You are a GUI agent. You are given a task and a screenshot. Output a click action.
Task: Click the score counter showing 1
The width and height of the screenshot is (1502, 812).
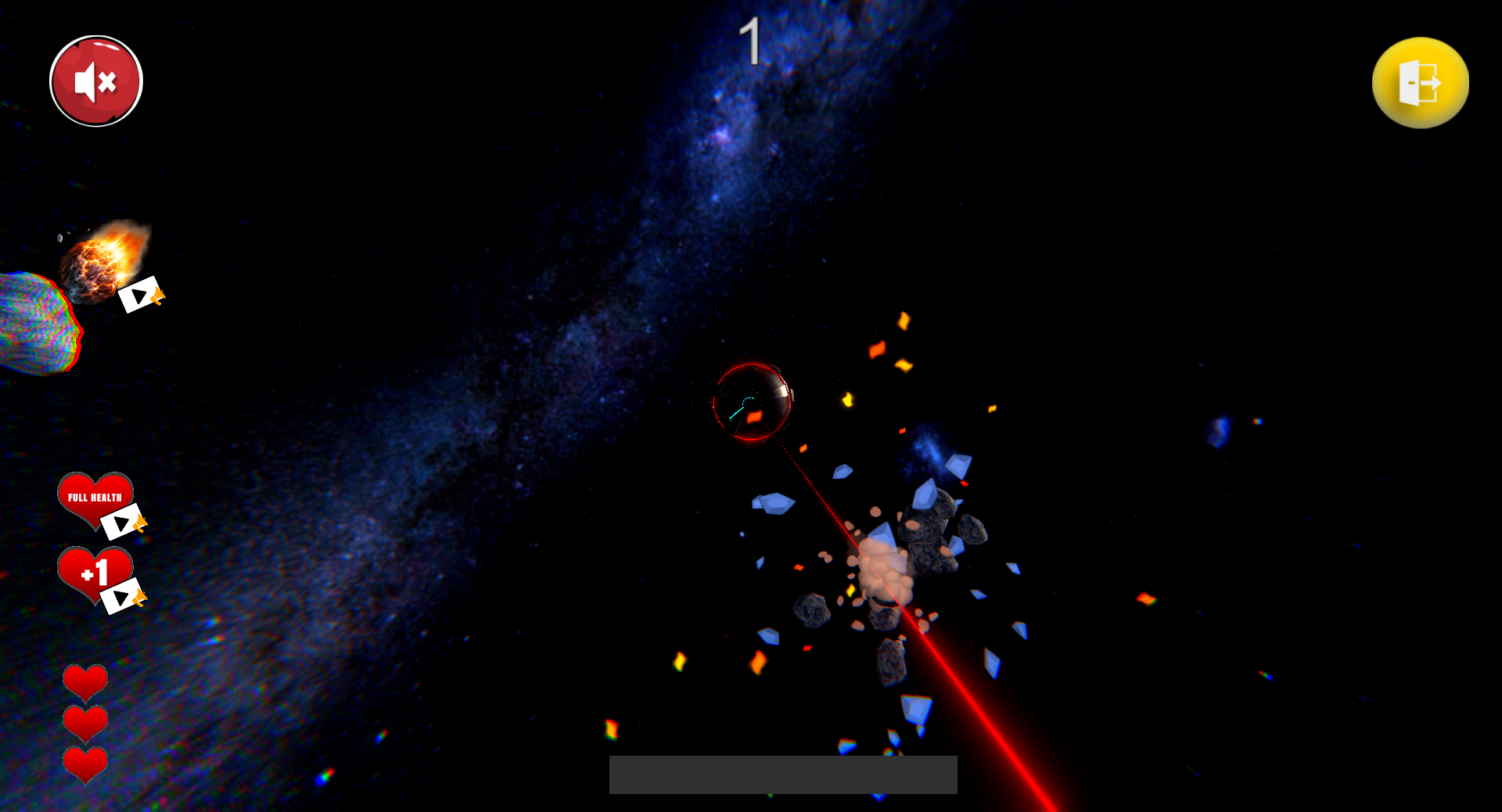[751, 41]
